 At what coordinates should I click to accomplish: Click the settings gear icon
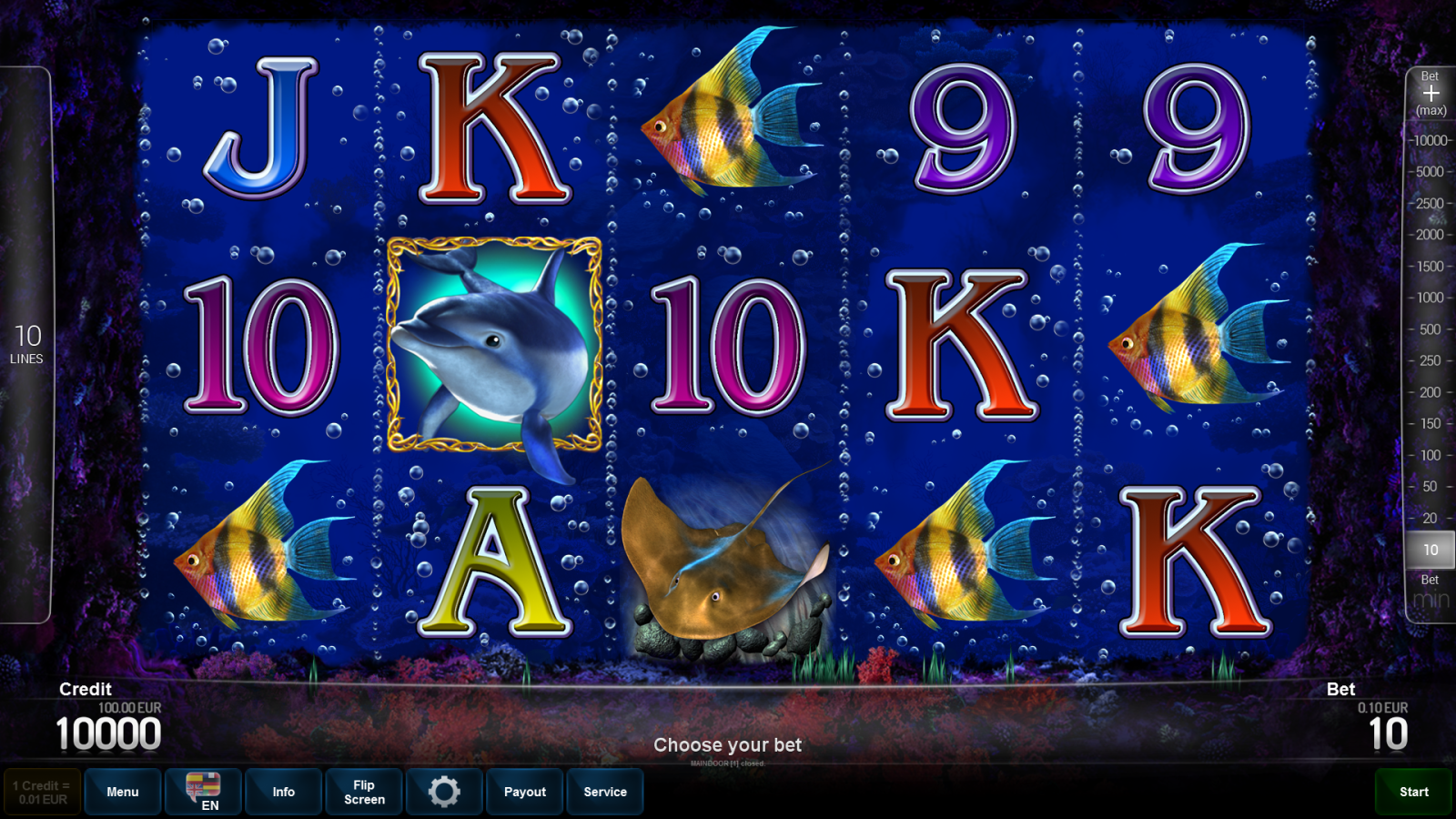point(444,791)
